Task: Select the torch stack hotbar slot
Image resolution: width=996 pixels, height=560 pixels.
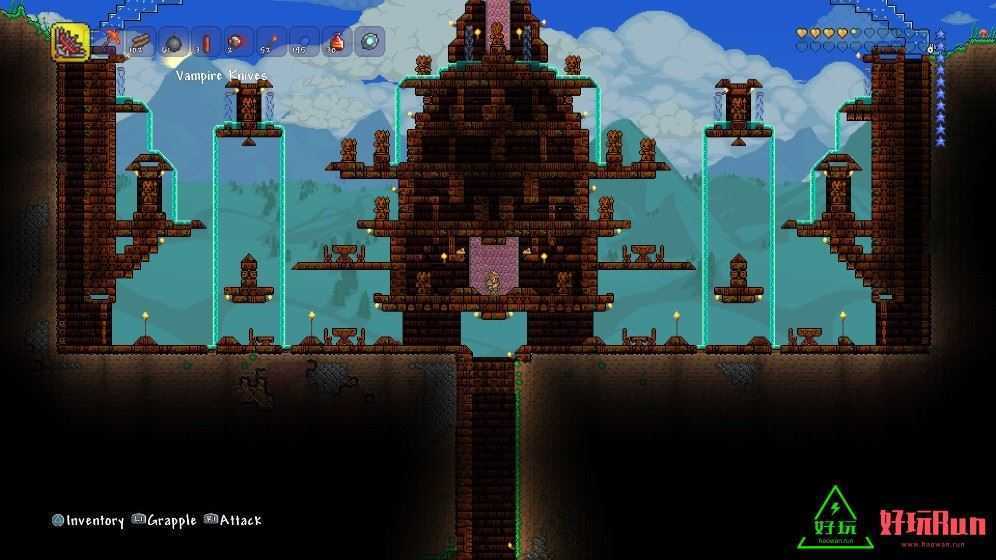Action: pos(270,43)
